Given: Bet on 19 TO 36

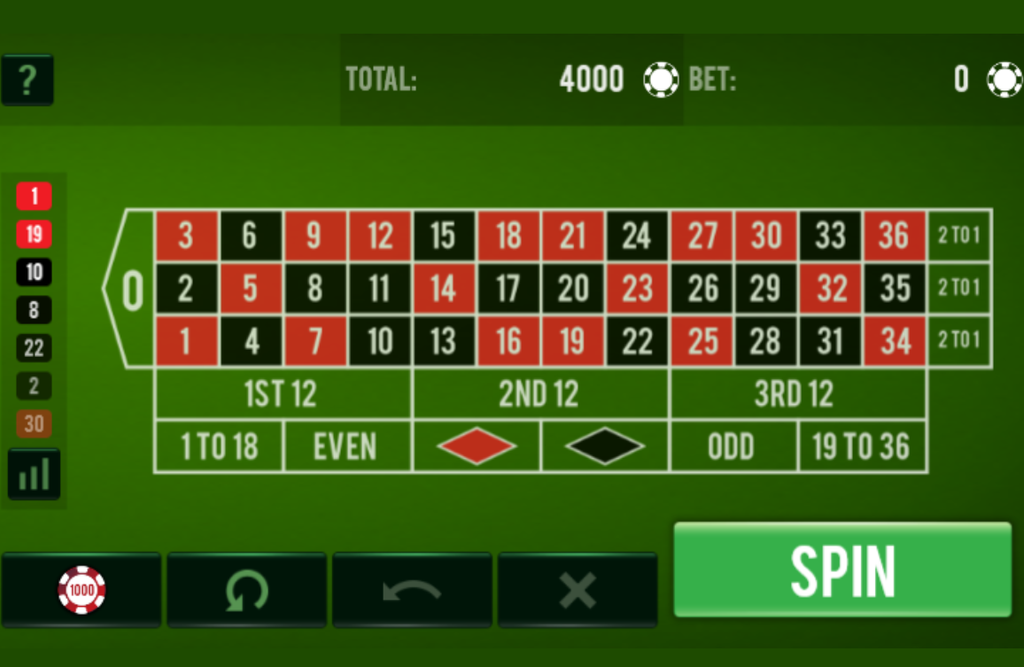Looking at the screenshot, I should click(862, 446).
